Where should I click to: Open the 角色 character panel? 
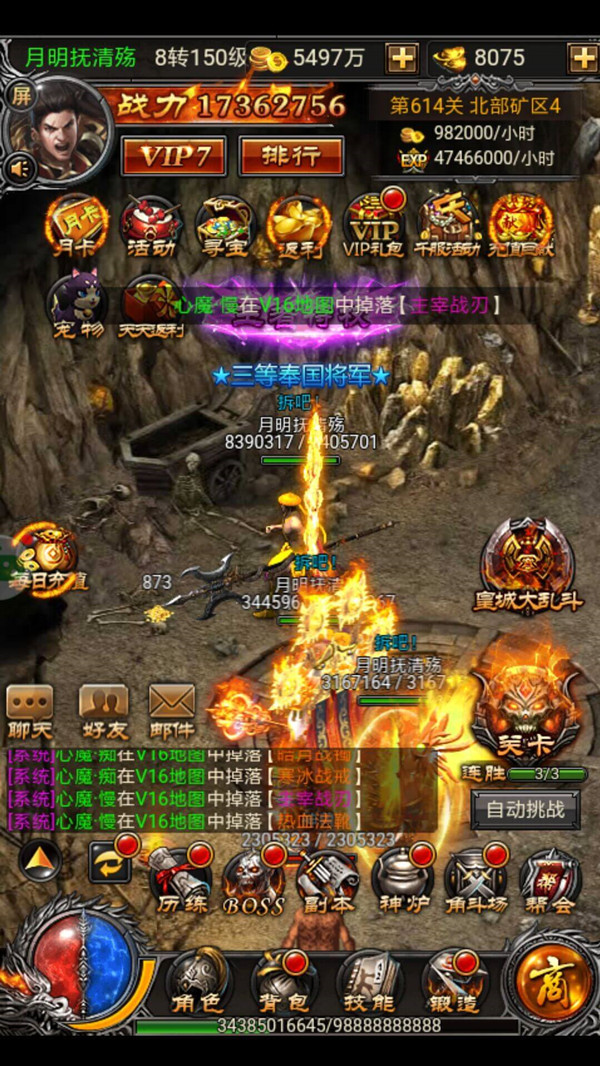[x=196, y=980]
